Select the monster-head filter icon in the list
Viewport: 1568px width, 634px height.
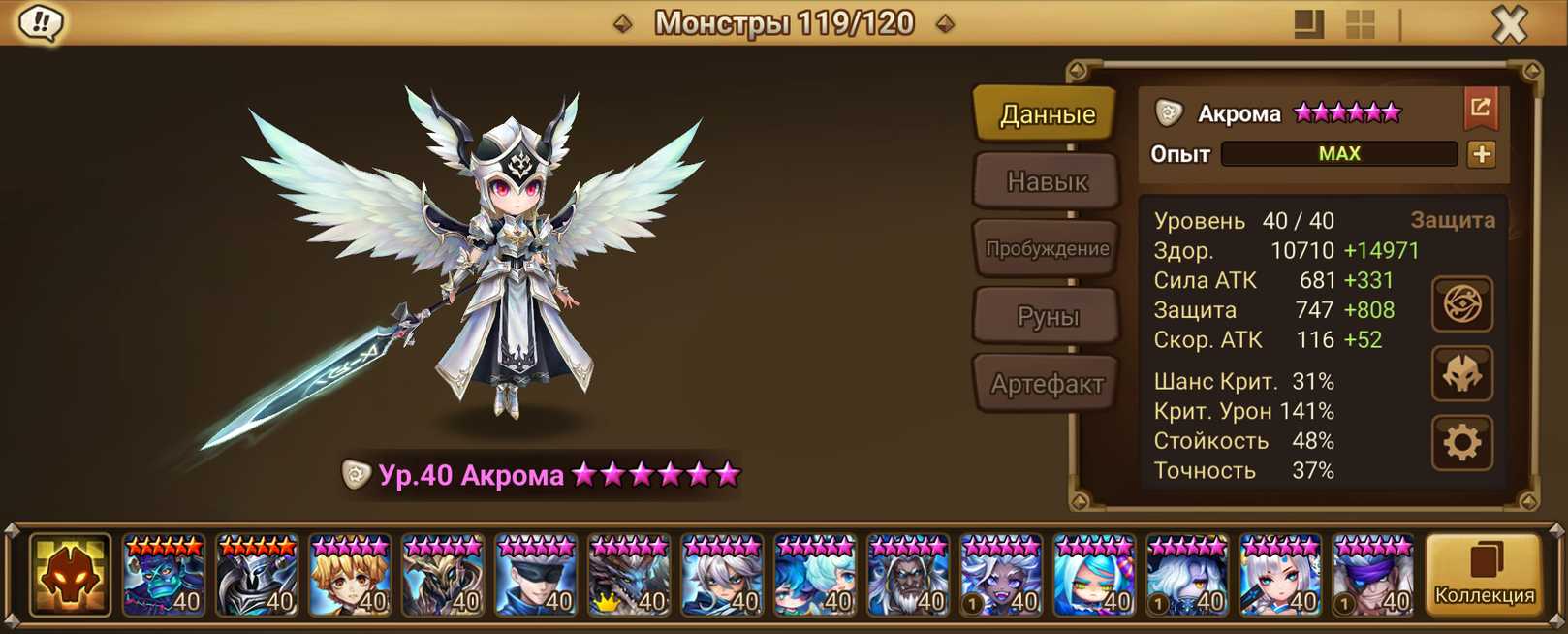point(70,576)
